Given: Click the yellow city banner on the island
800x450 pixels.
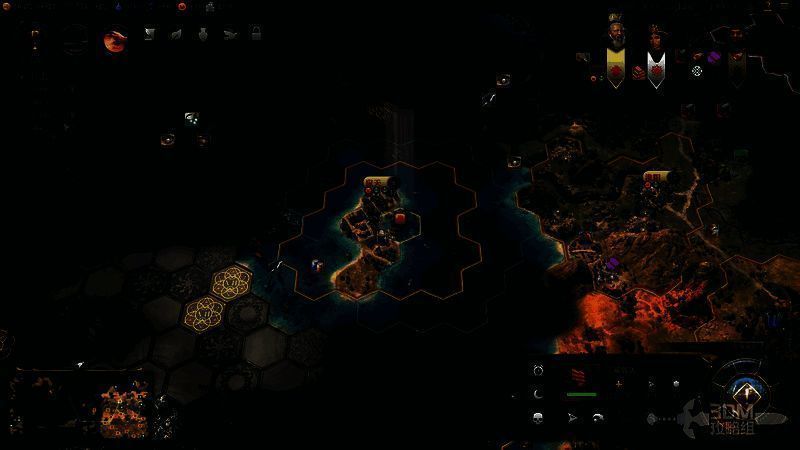Looking at the screenshot, I should 376,182.
